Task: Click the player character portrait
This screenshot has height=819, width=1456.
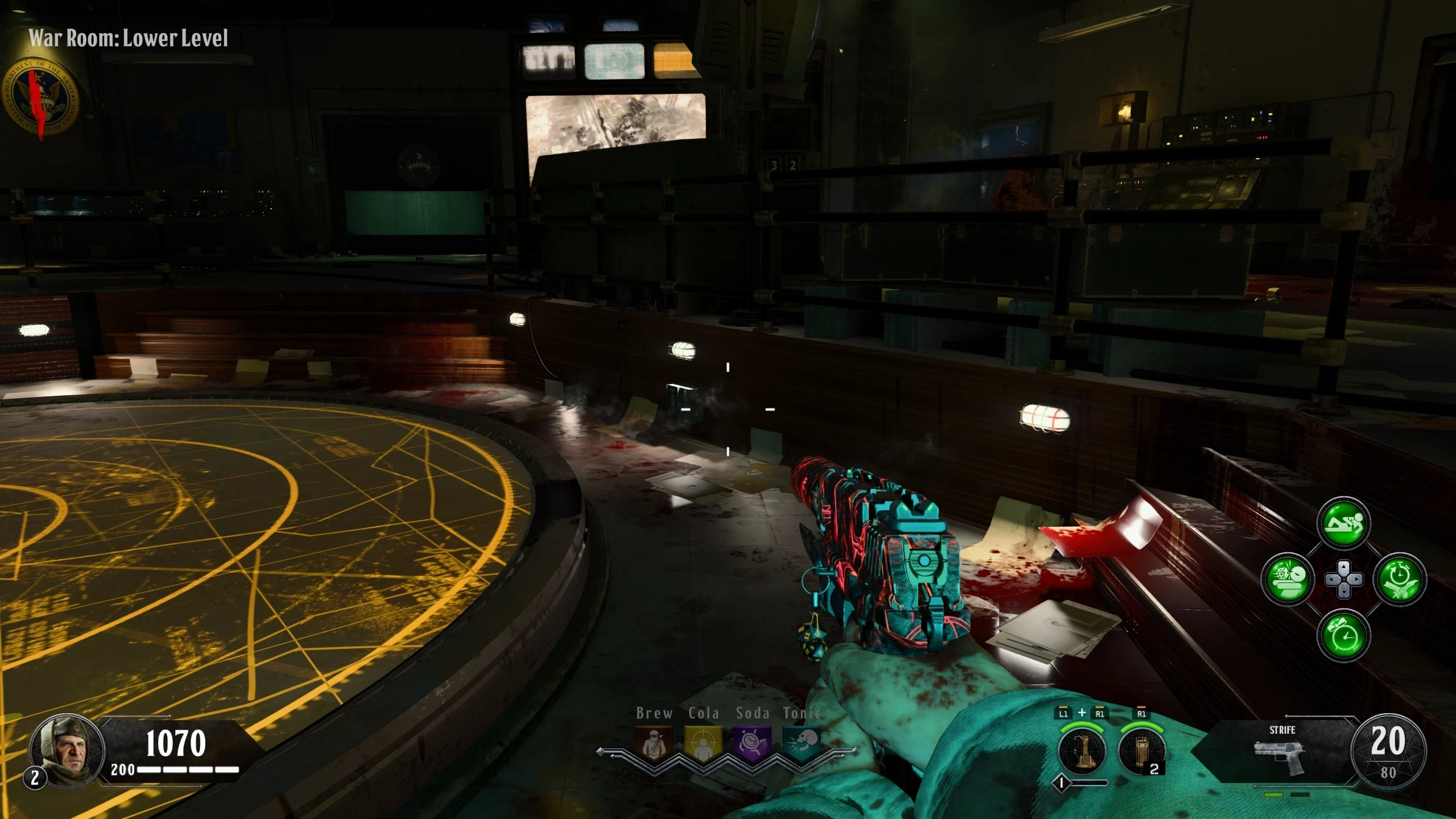Action: [67, 750]
